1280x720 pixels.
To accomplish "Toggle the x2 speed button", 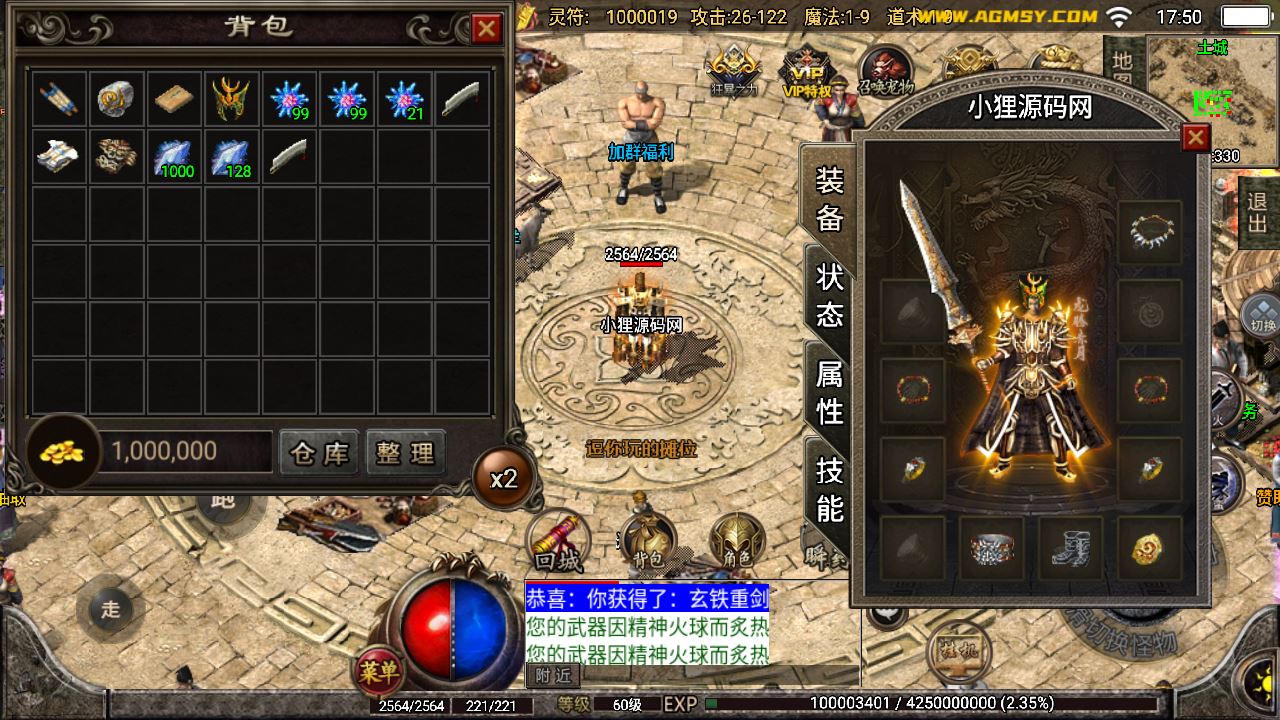I will pyautogui.click(x=504, y=478).
